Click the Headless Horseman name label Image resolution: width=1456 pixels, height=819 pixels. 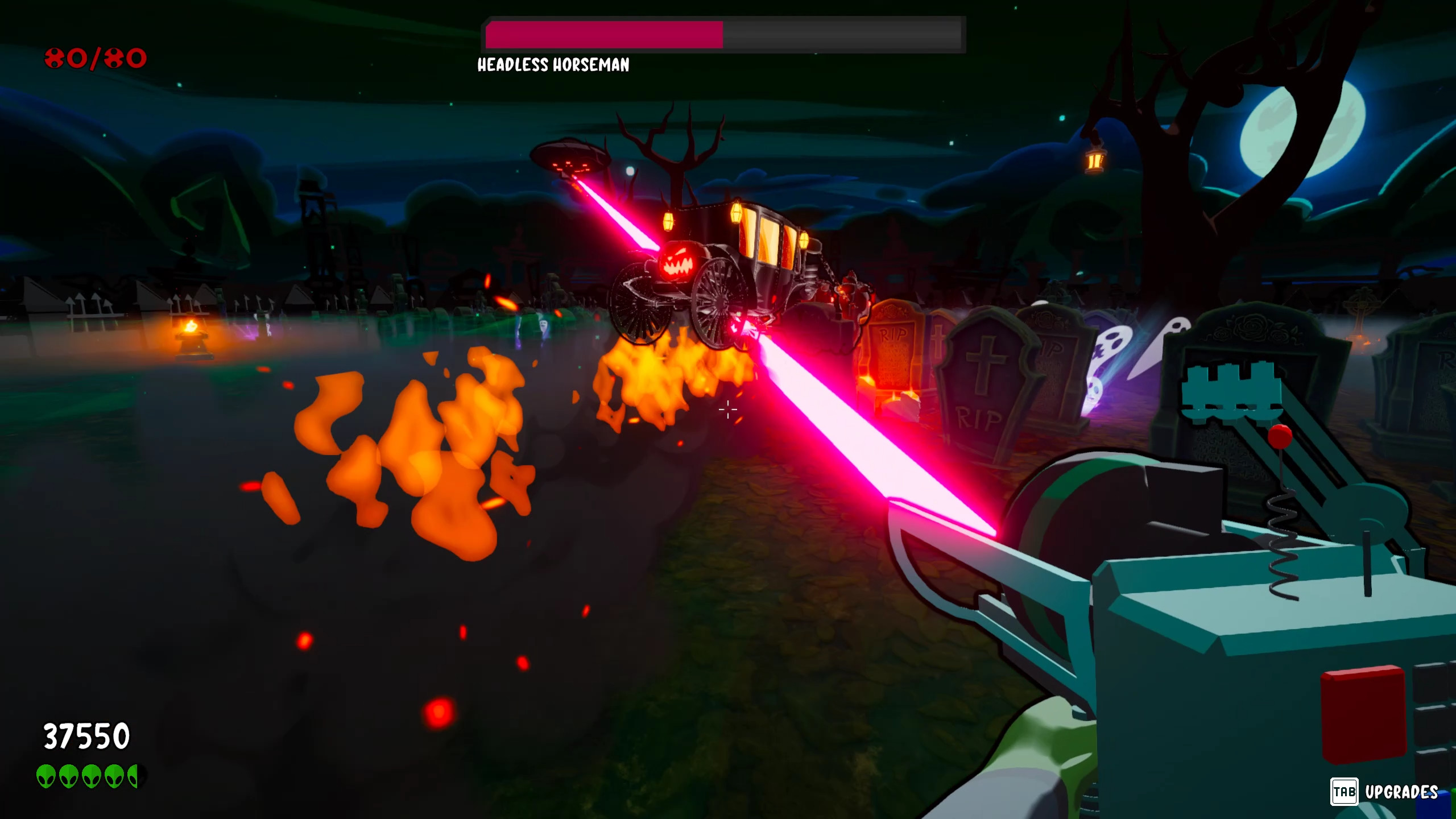pos(553,67)
